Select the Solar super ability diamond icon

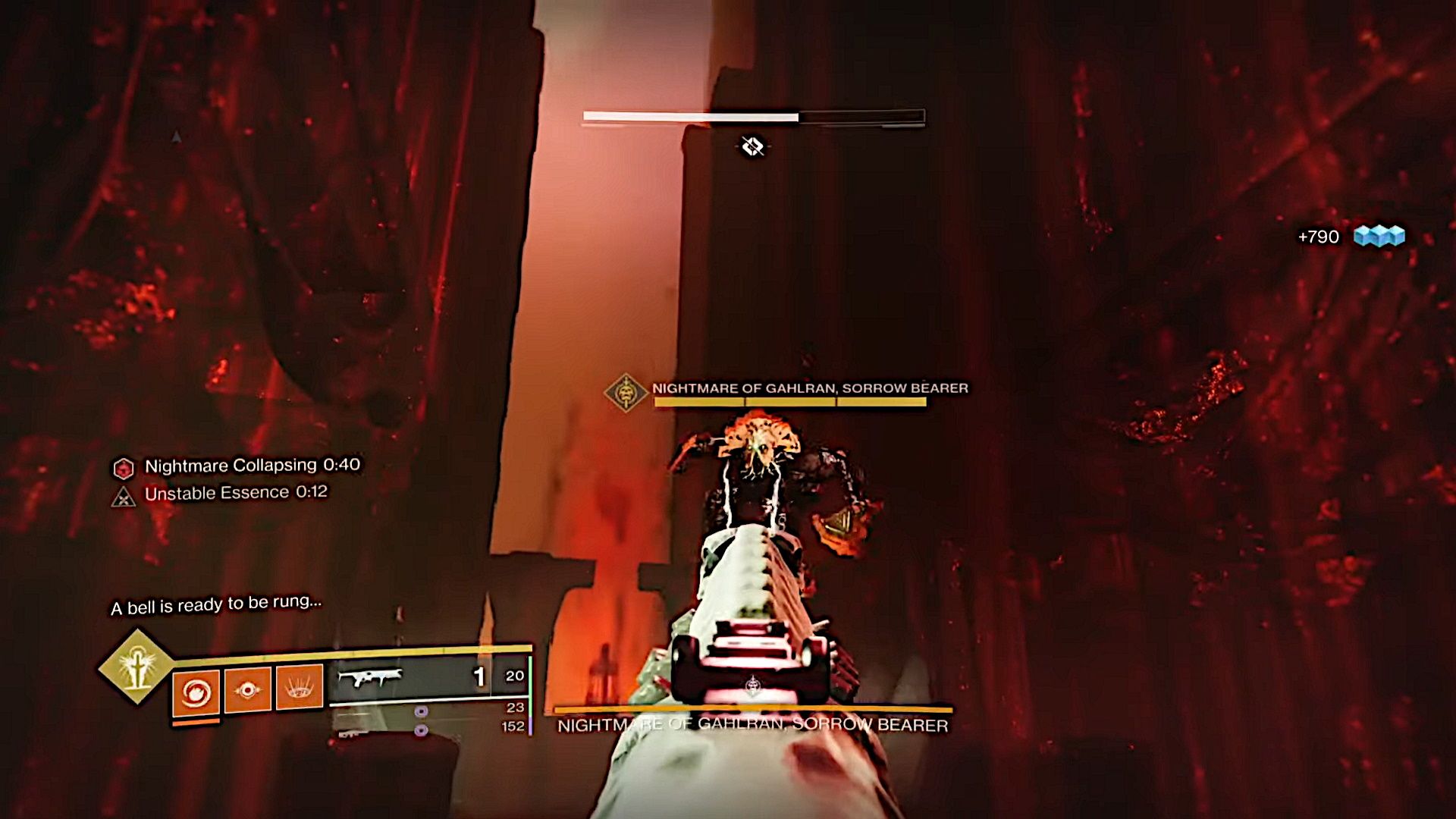[x=138, y=665]
